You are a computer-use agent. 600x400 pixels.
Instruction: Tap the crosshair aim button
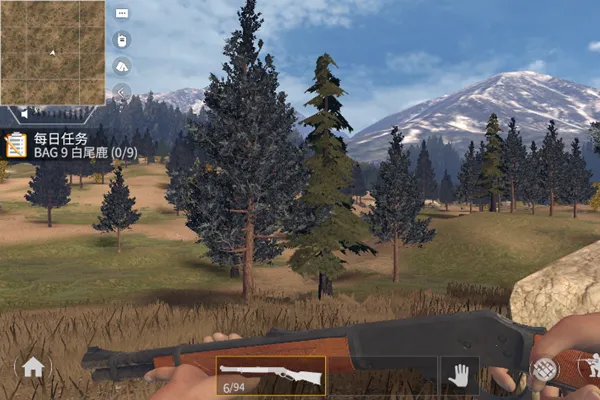tap(545, 369)
